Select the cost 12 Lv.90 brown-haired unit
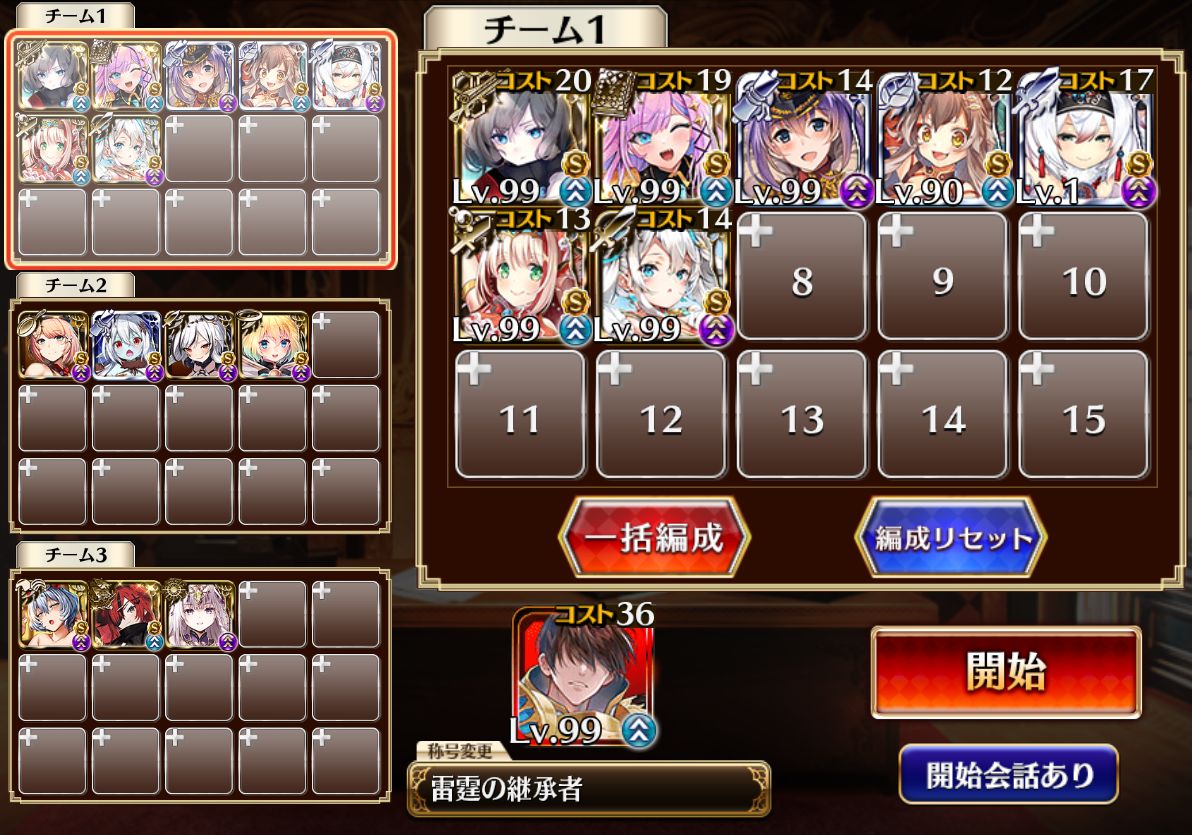 point(942,138)
